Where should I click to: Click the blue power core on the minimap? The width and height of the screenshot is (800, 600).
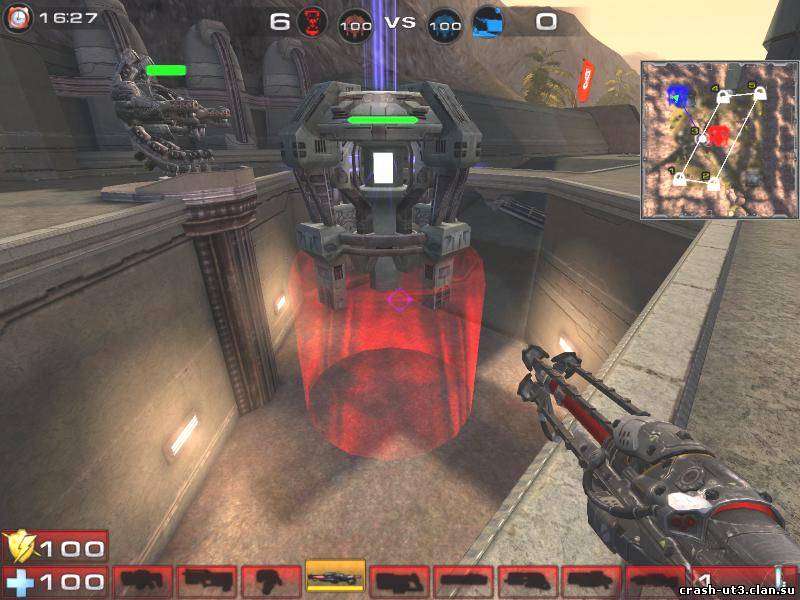(x=680, y=97)
